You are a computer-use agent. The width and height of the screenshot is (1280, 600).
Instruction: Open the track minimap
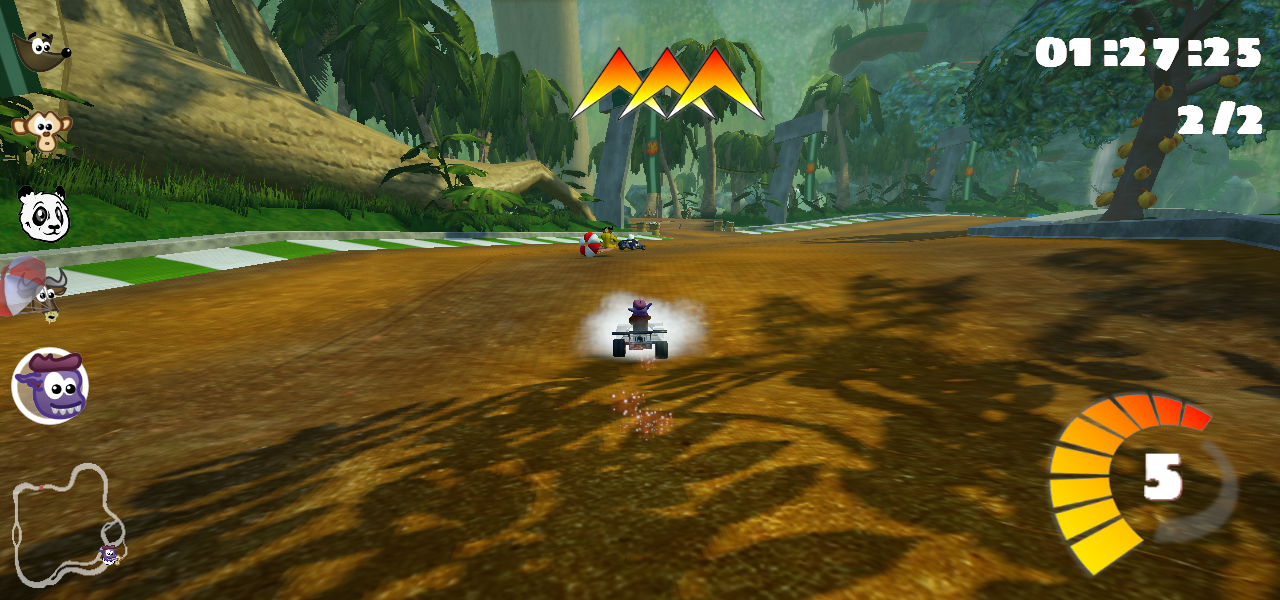[x=68, y=524]
